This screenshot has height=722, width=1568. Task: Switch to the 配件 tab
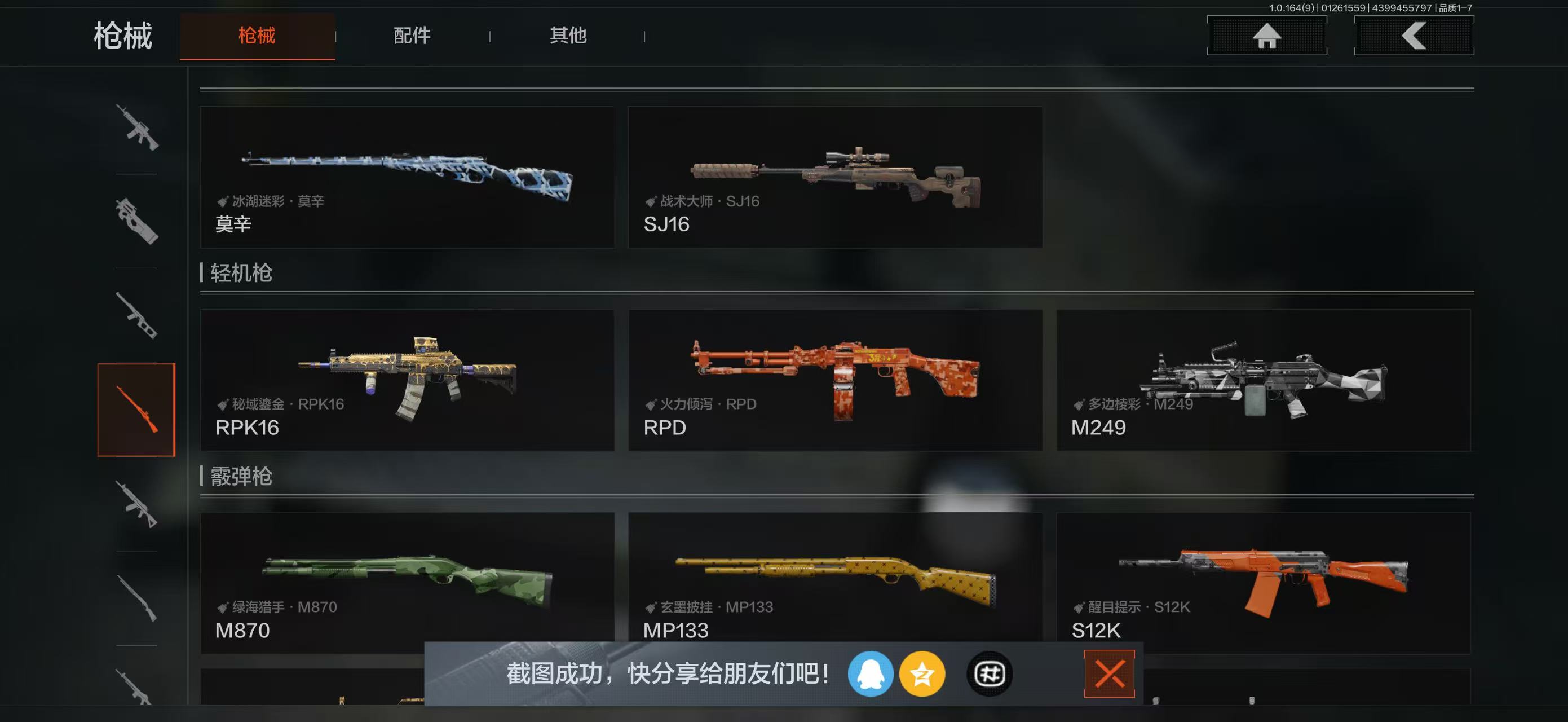pos(413,36)
